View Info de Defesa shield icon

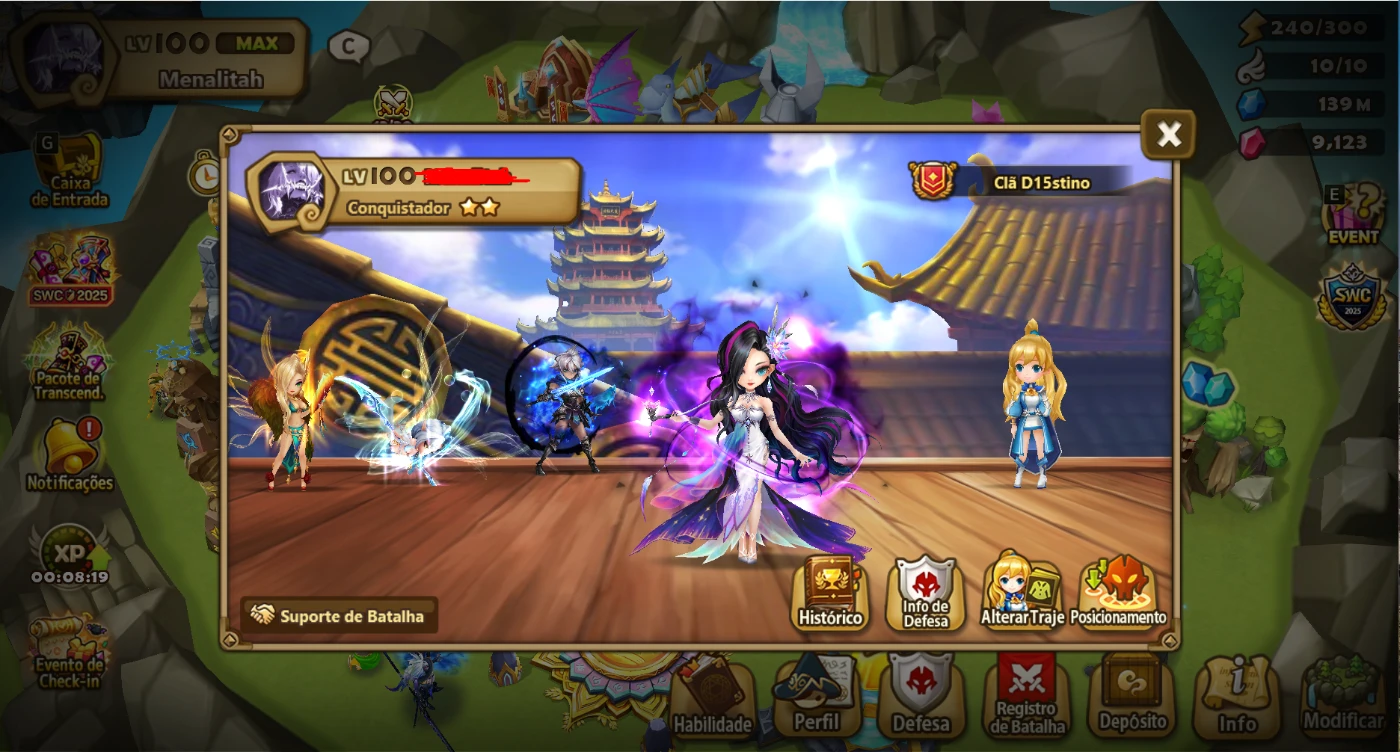[x=923, y=590]
